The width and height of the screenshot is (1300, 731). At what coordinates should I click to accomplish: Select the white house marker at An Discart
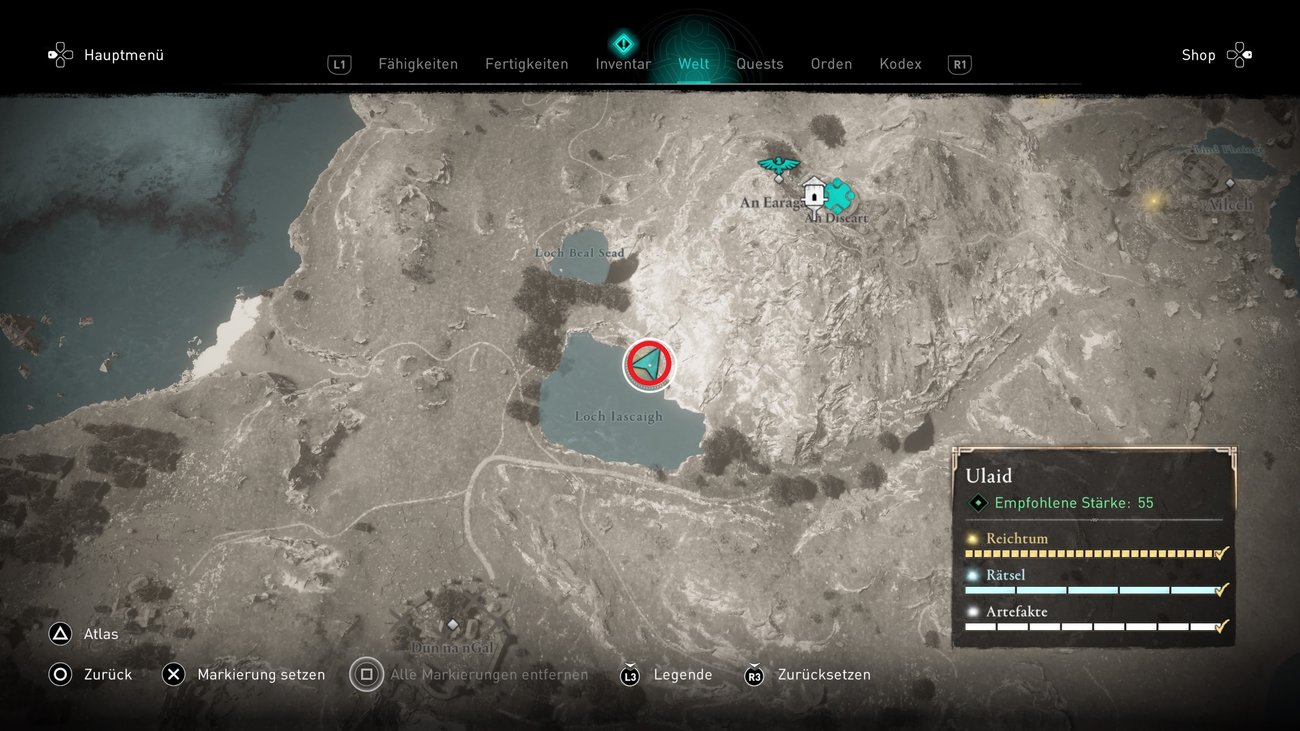click(814, 191)
